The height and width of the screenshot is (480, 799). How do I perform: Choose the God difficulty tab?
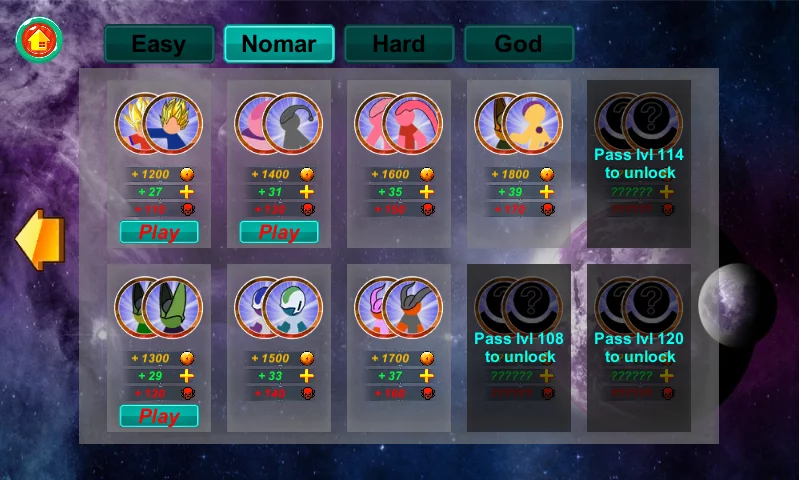pos(519,44)
